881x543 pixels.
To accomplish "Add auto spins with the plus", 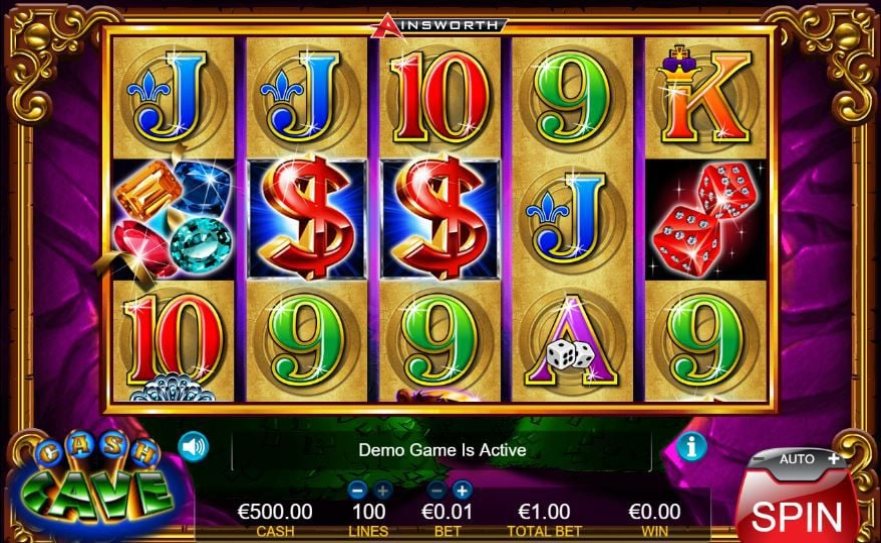I will pyautogui.click(x=834, y=458).
